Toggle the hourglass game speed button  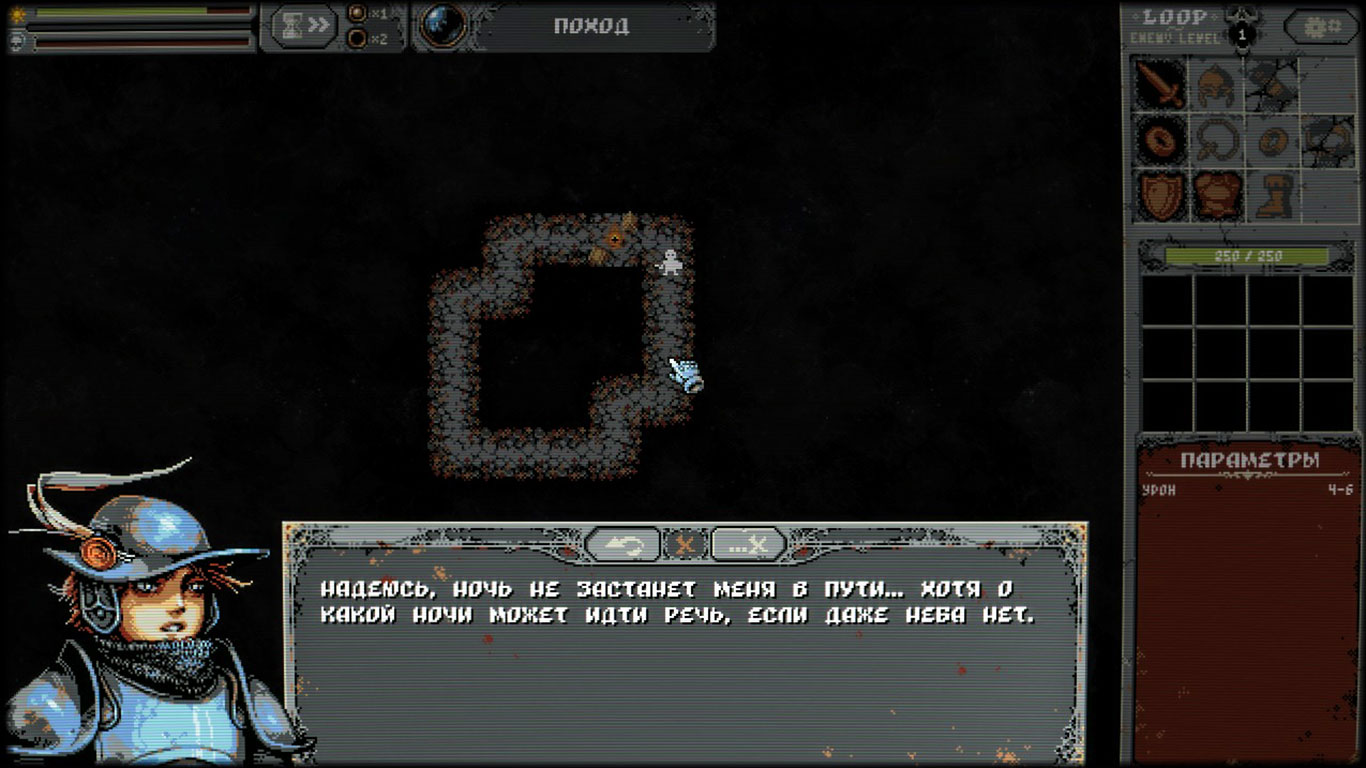[x=304, y=26]
